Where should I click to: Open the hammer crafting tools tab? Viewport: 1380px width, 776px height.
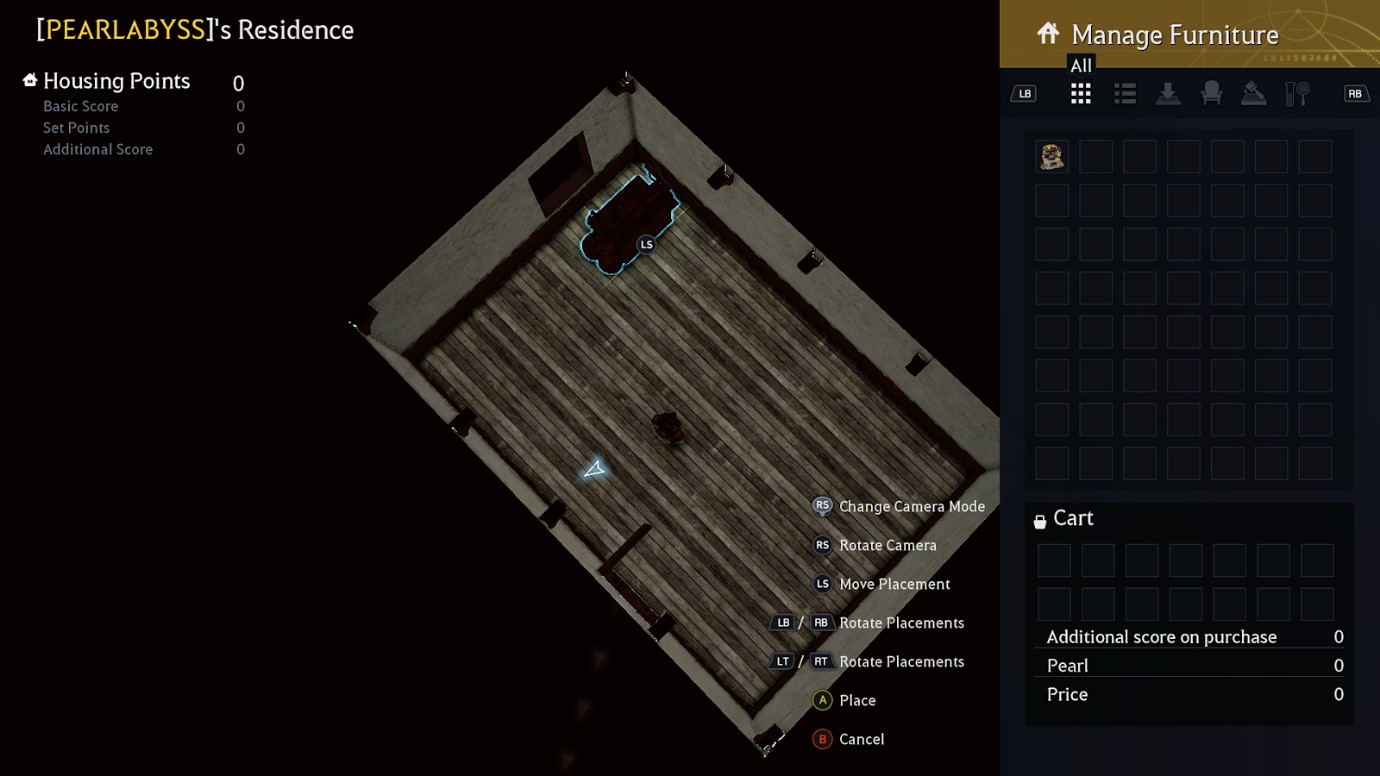1253,94
